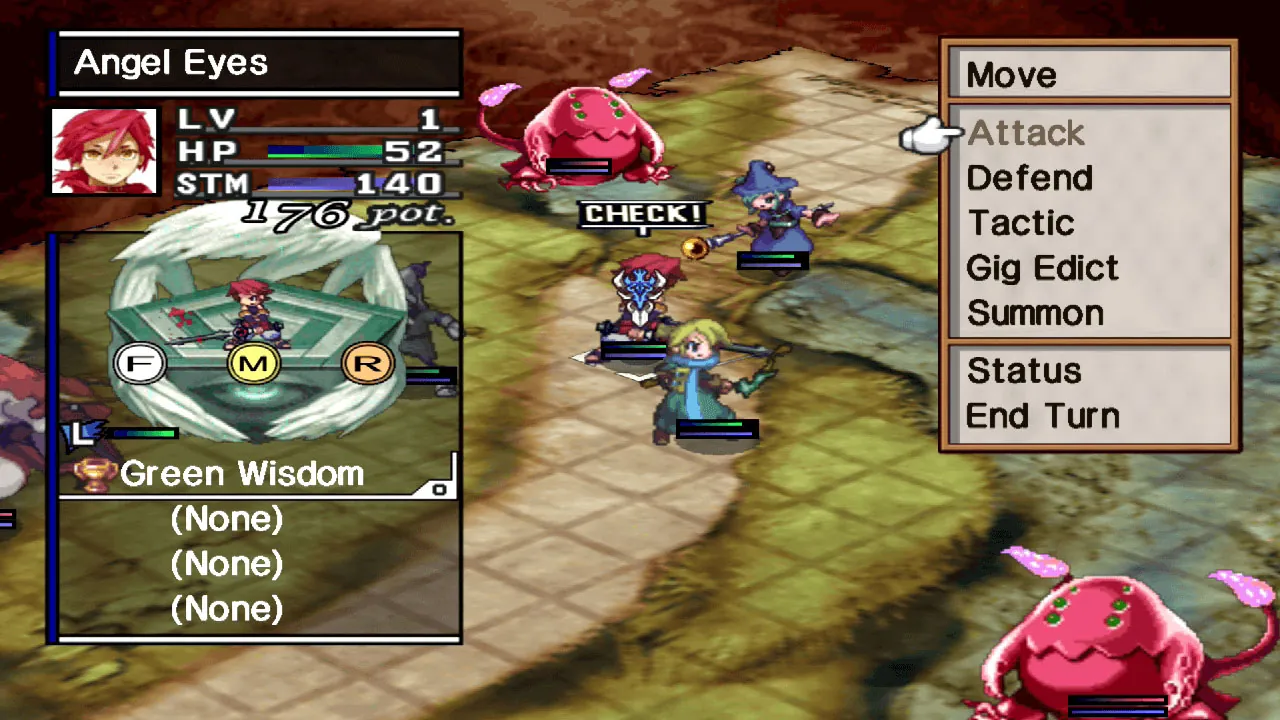The image size is (1280, 720).
Task: Choose End Turn to finish the turn
Action: [1043, 415]
